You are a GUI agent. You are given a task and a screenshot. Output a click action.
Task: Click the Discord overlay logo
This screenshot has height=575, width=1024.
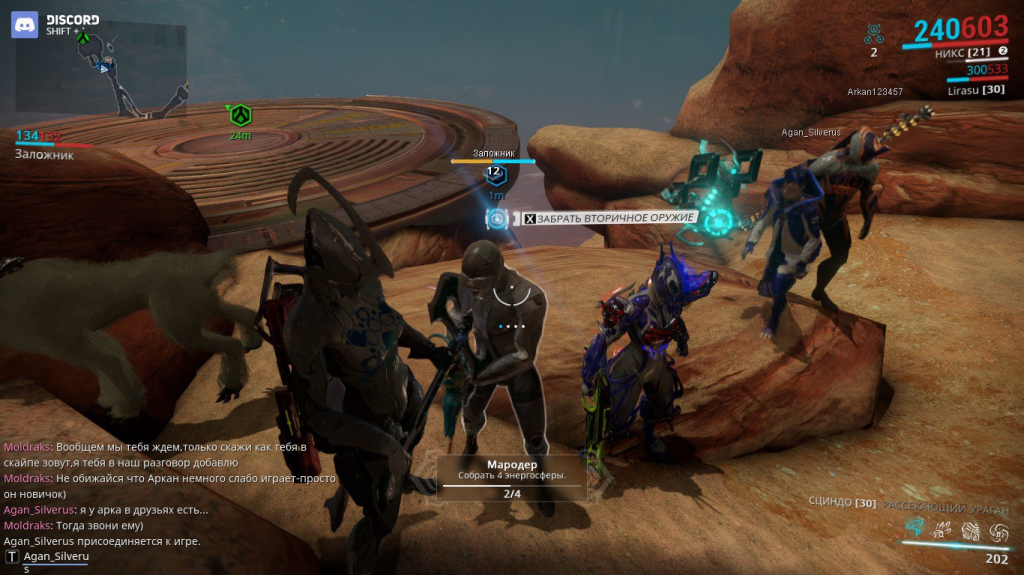(25, 24)
